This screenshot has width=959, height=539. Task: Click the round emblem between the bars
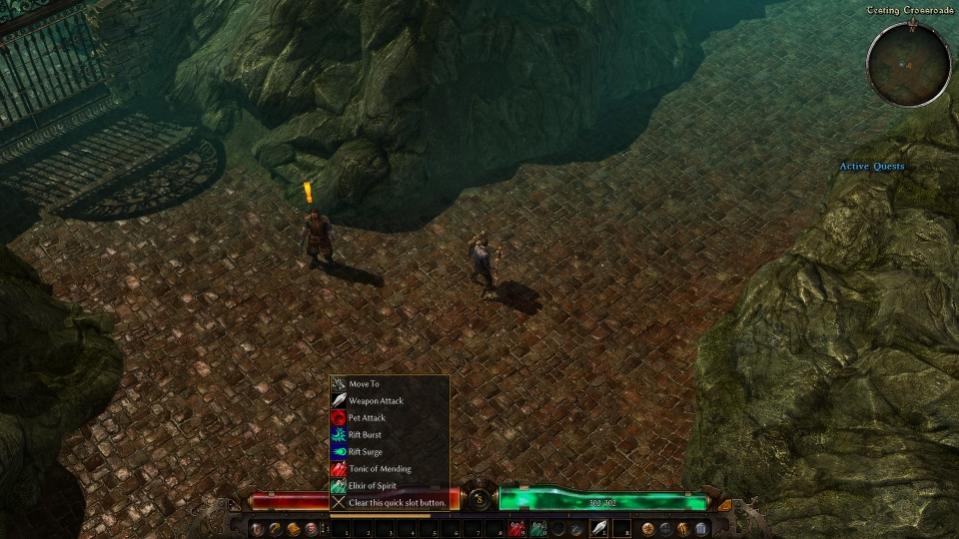click(x=479, y=500)
